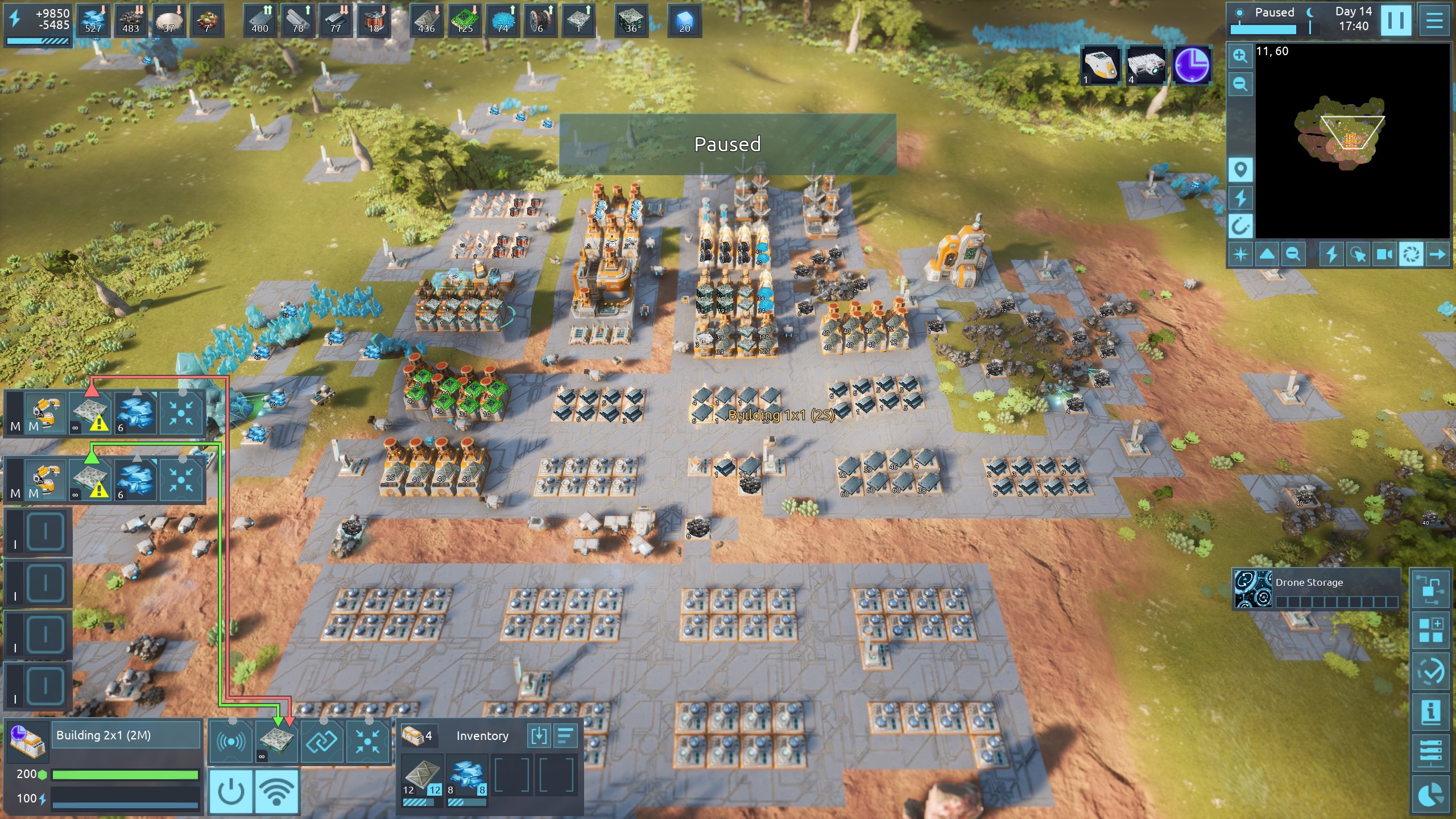Toggle the wifi signal button
Viewport: 1456px width, 819px height.
point(276,791)
